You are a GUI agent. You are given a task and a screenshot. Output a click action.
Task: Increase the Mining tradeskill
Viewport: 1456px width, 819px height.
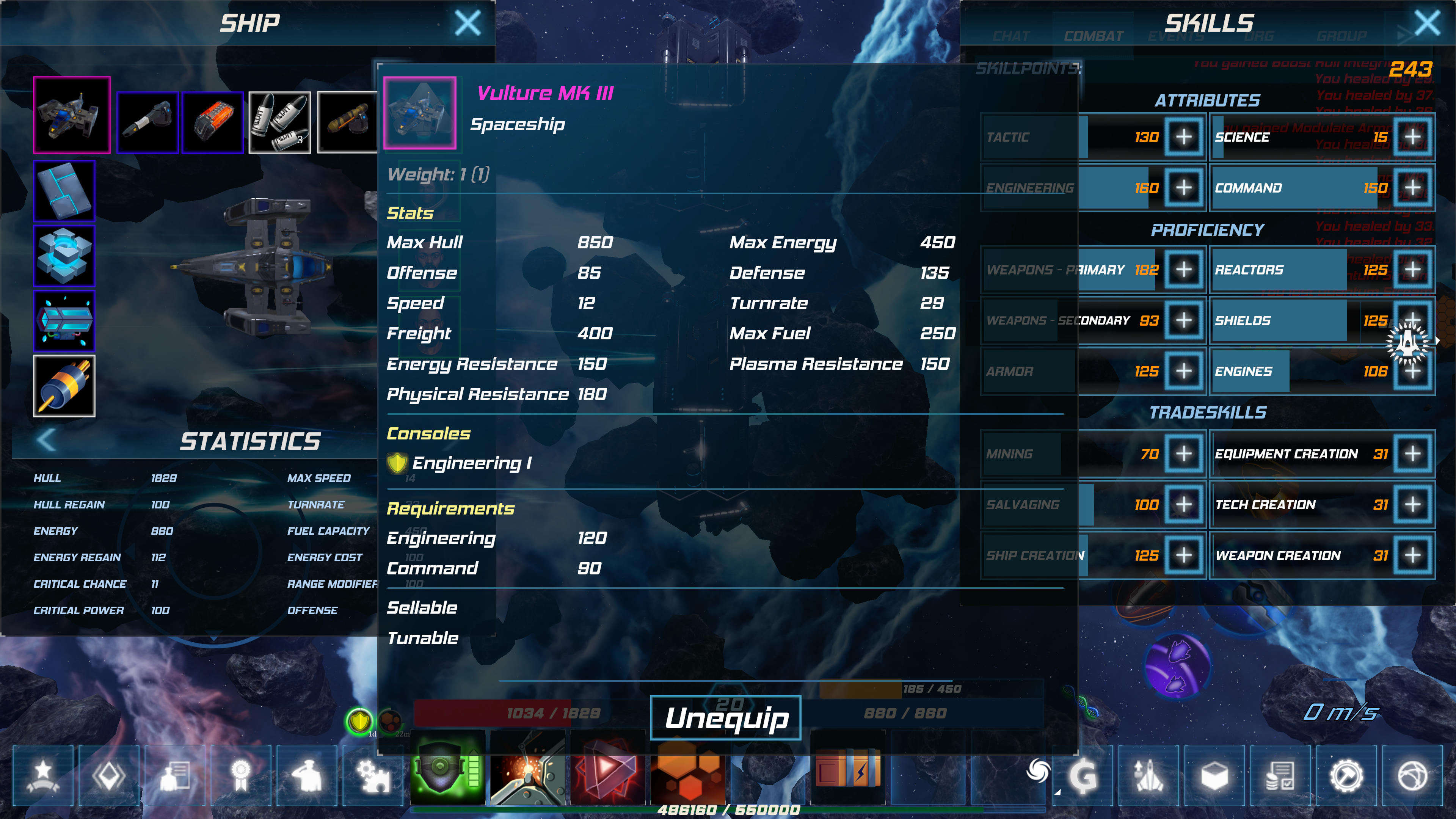point(1183,454)
